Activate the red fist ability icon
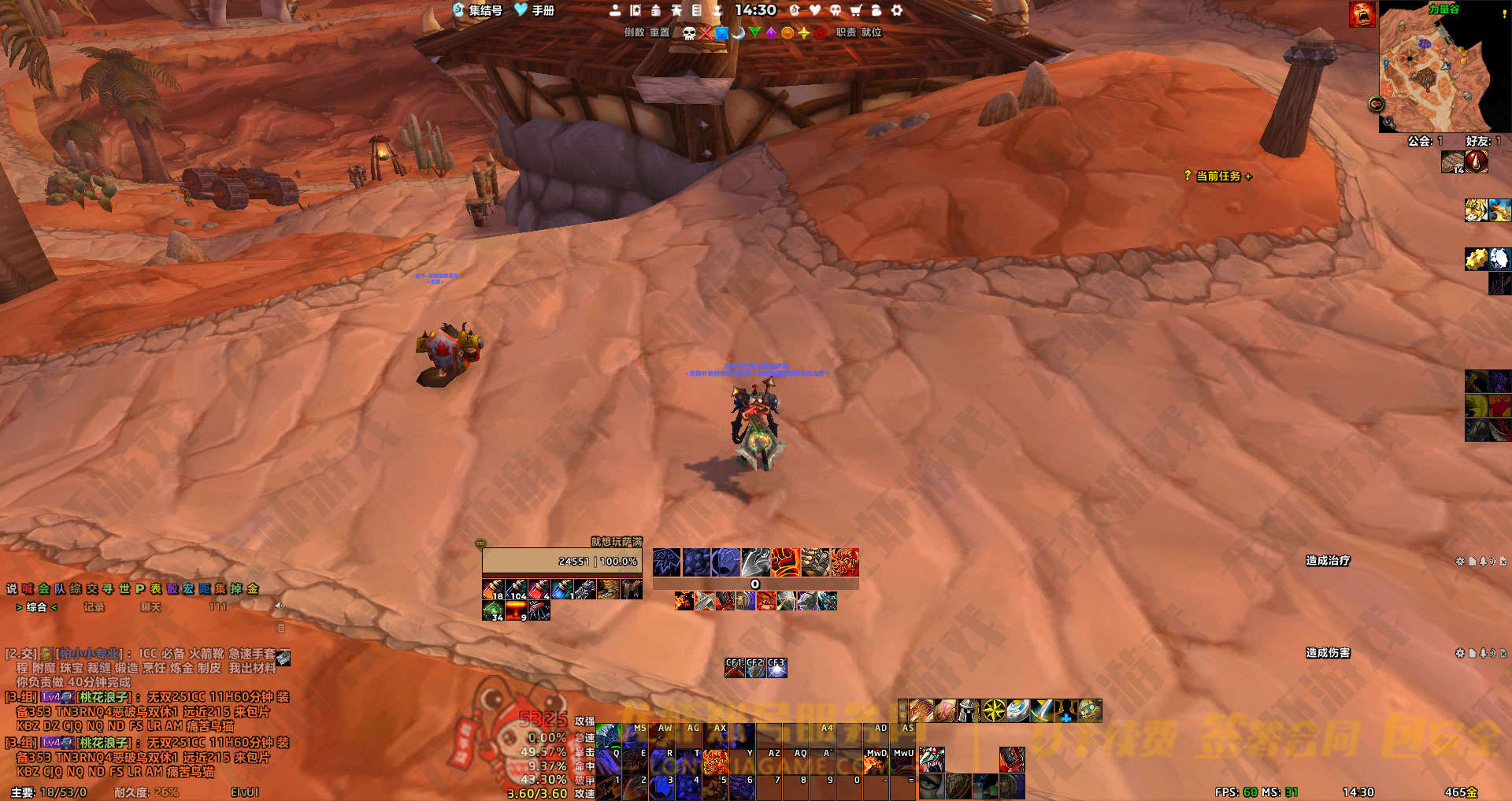The image size is (1512, 801). point(785,562)
